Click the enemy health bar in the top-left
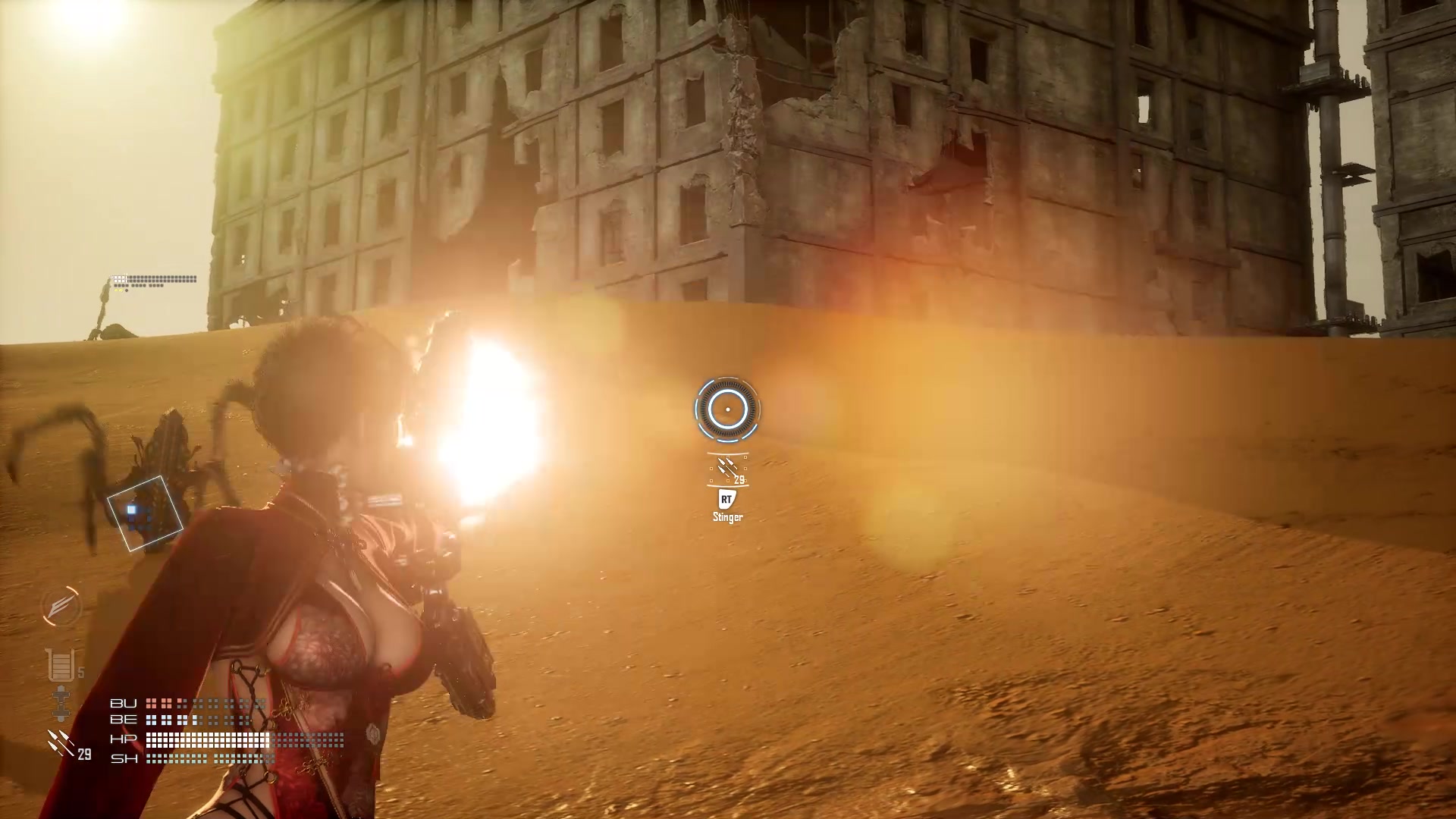Screen dimensions: 1456x819 pos(155,279)
